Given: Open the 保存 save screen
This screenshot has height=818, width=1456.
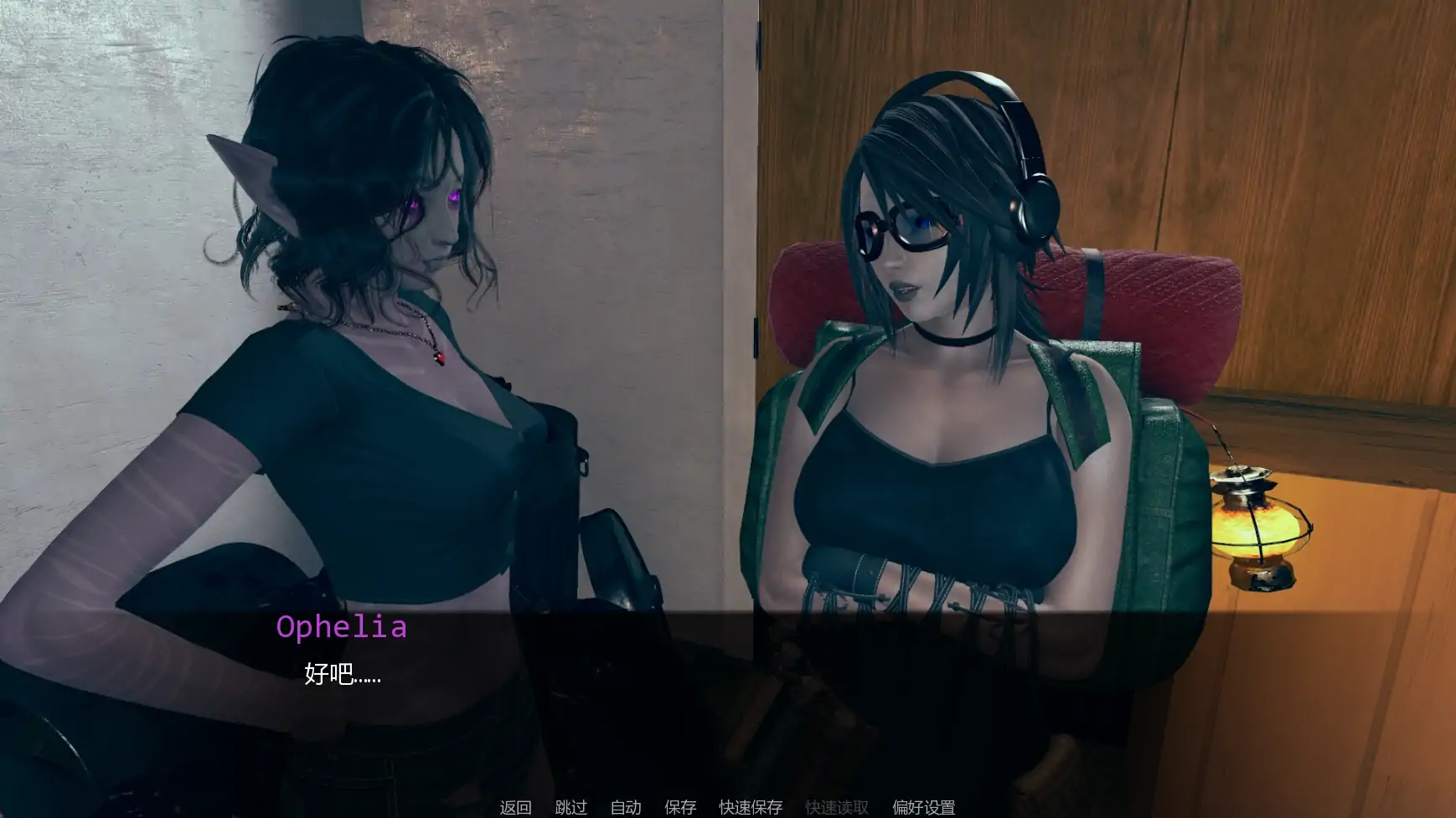Looking at the screenshot, I should (680, 807).
